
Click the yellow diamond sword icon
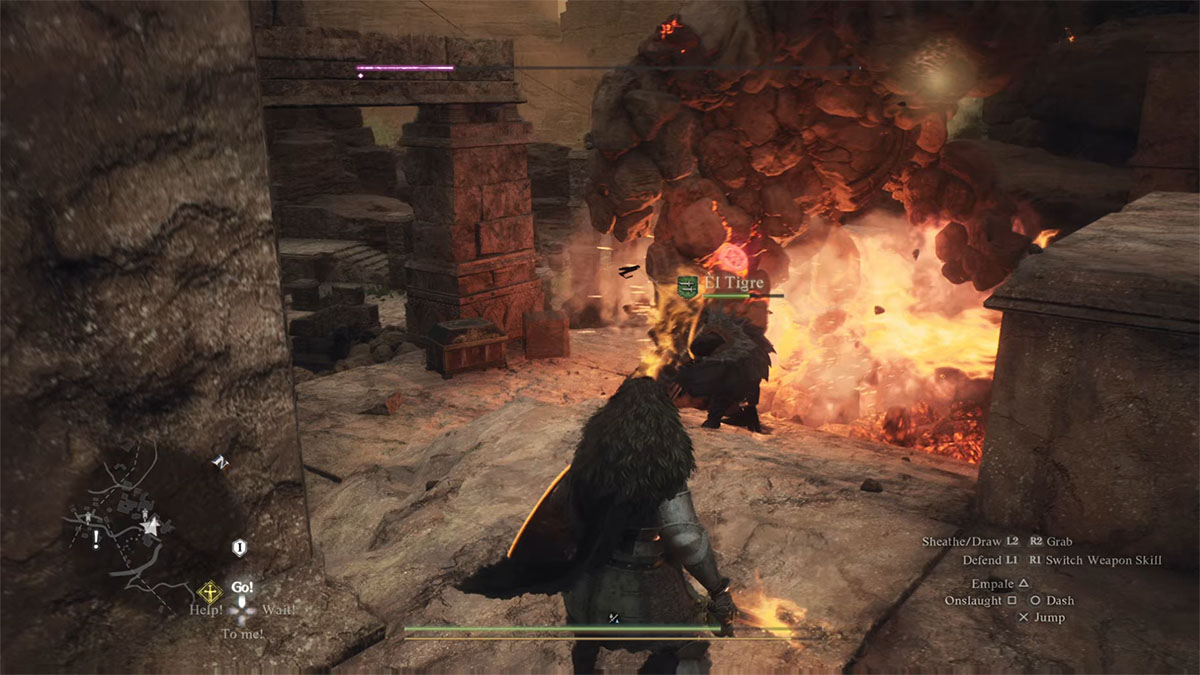(x=210, y=590)
